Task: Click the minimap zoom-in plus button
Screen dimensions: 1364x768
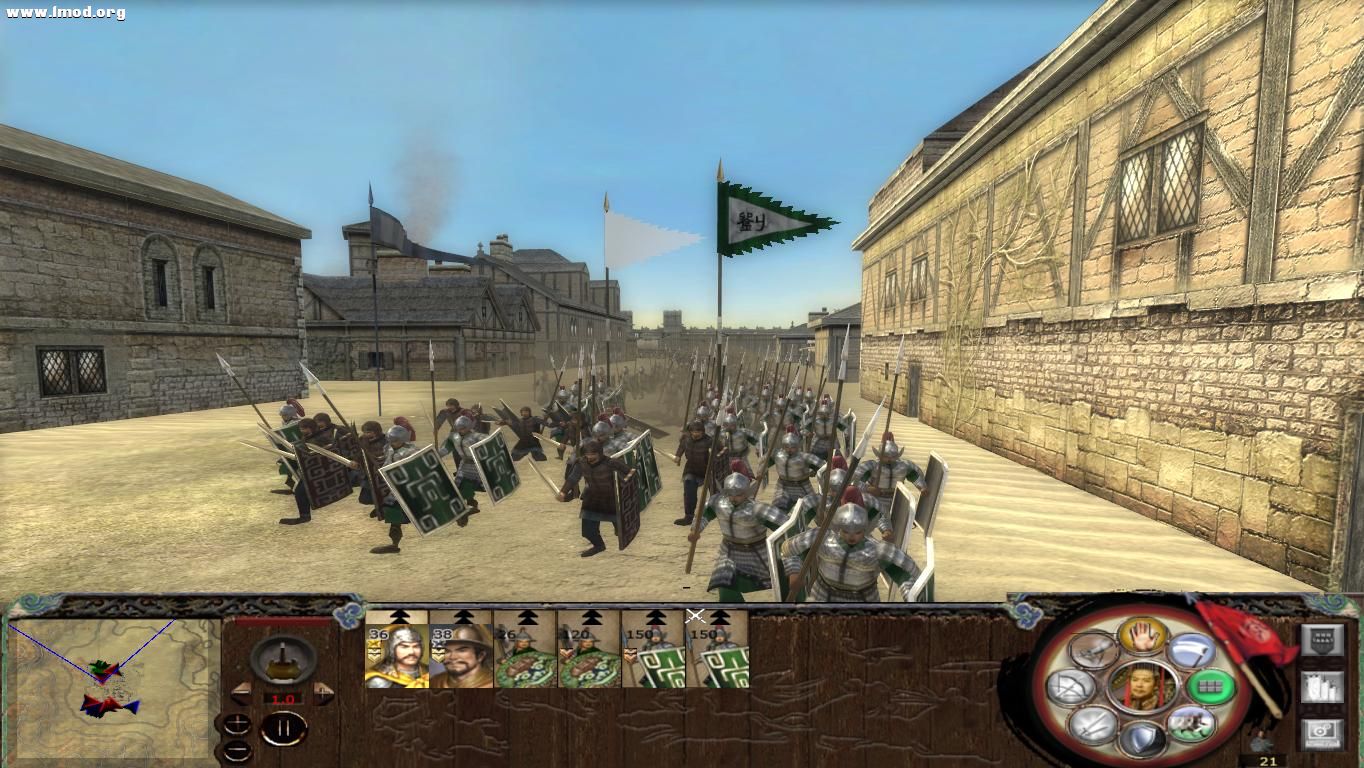Action: tap(237, 723)
